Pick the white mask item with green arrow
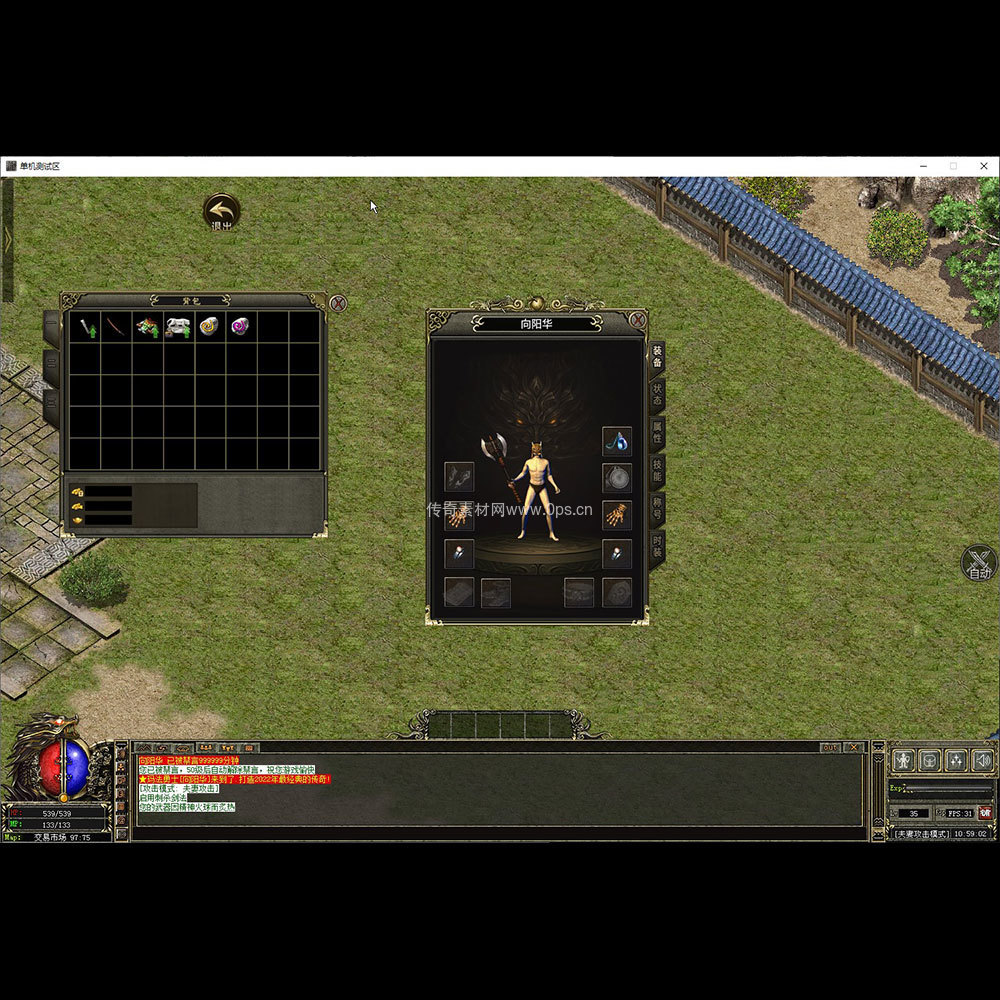The image size is (1000, 1000). point(178,326)
